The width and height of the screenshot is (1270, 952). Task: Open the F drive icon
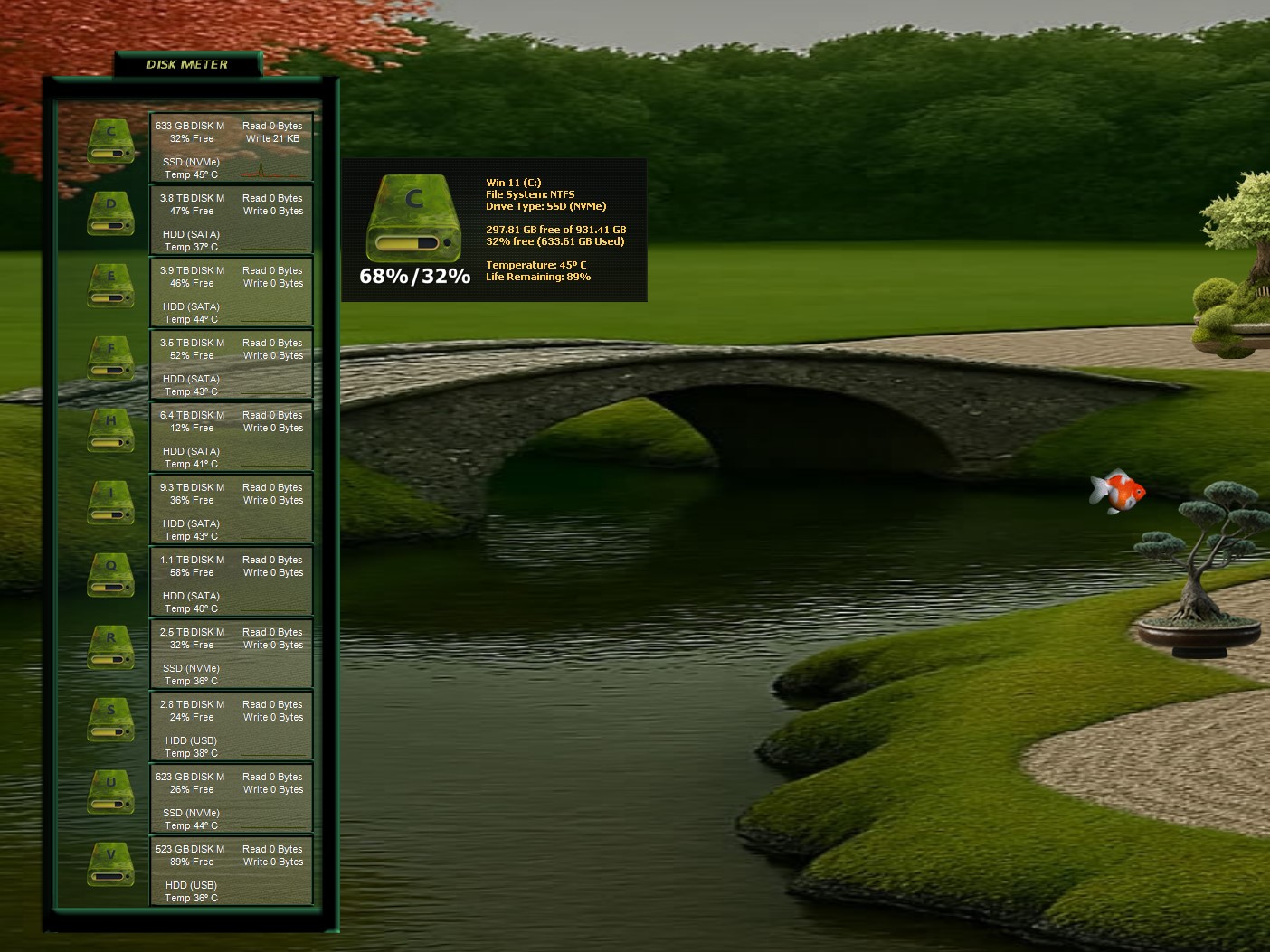tap(110, 360)
